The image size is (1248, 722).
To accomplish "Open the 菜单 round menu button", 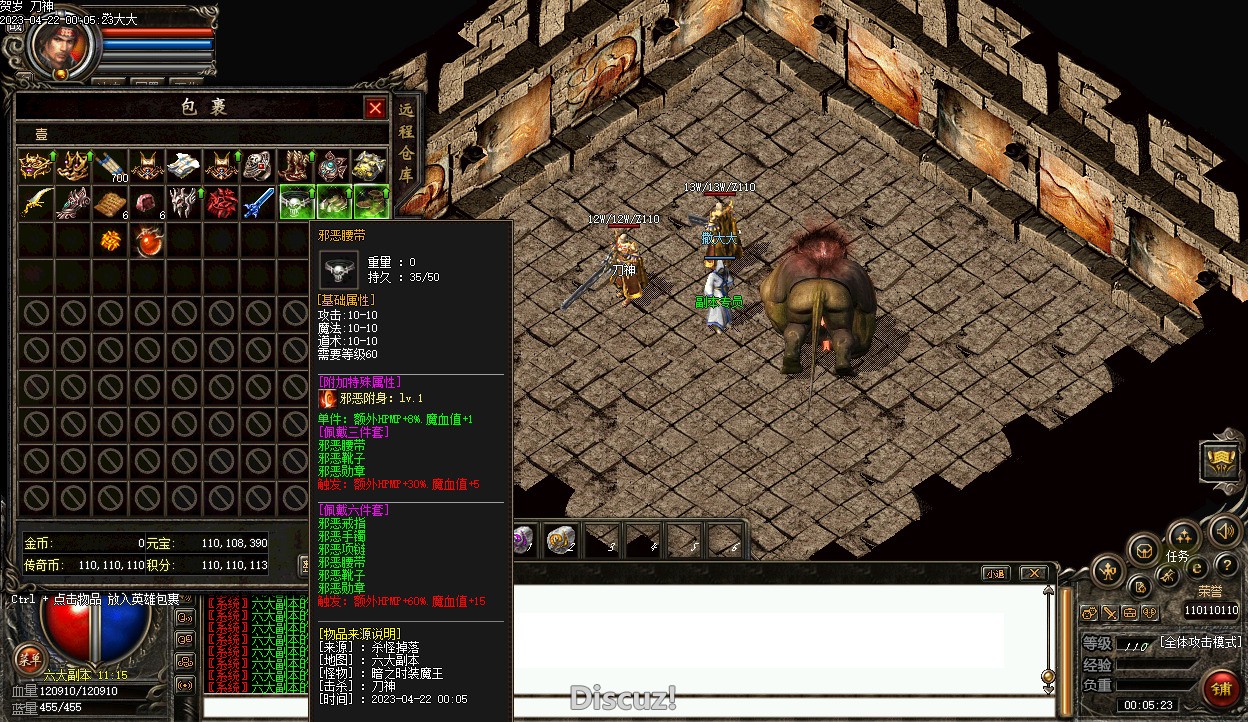I will pyautogui.click(x=29, y=658).
